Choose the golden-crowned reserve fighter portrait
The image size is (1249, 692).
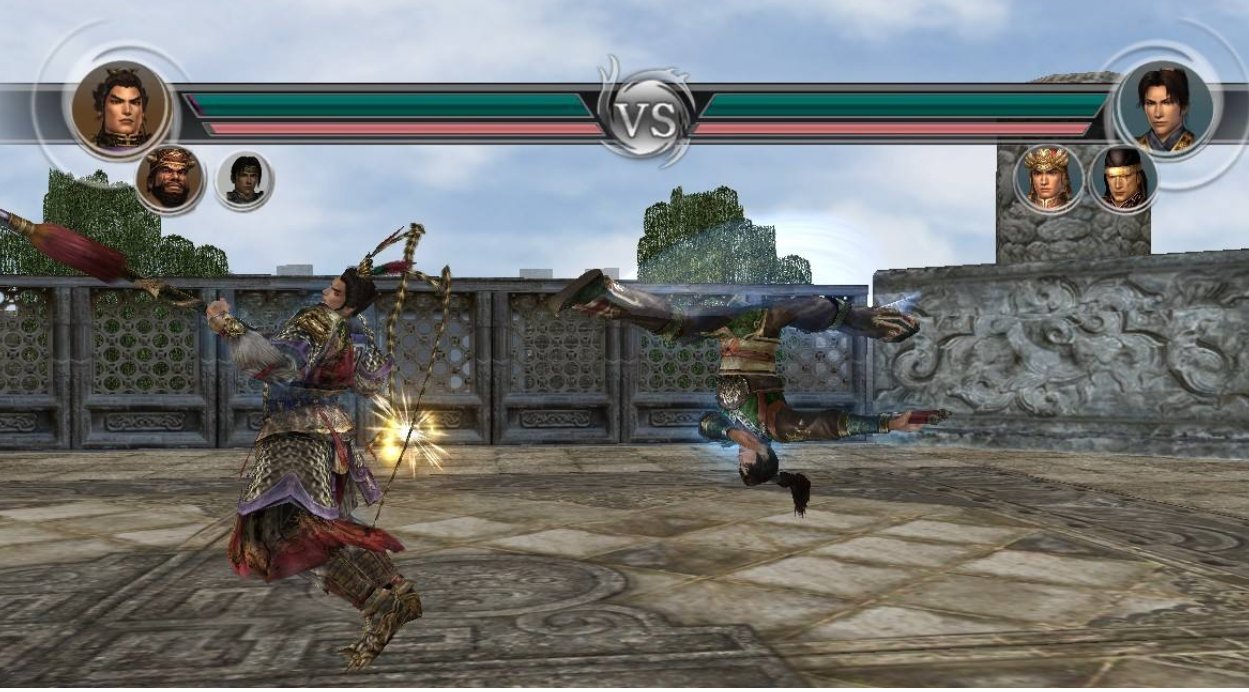click(1048, 179)
